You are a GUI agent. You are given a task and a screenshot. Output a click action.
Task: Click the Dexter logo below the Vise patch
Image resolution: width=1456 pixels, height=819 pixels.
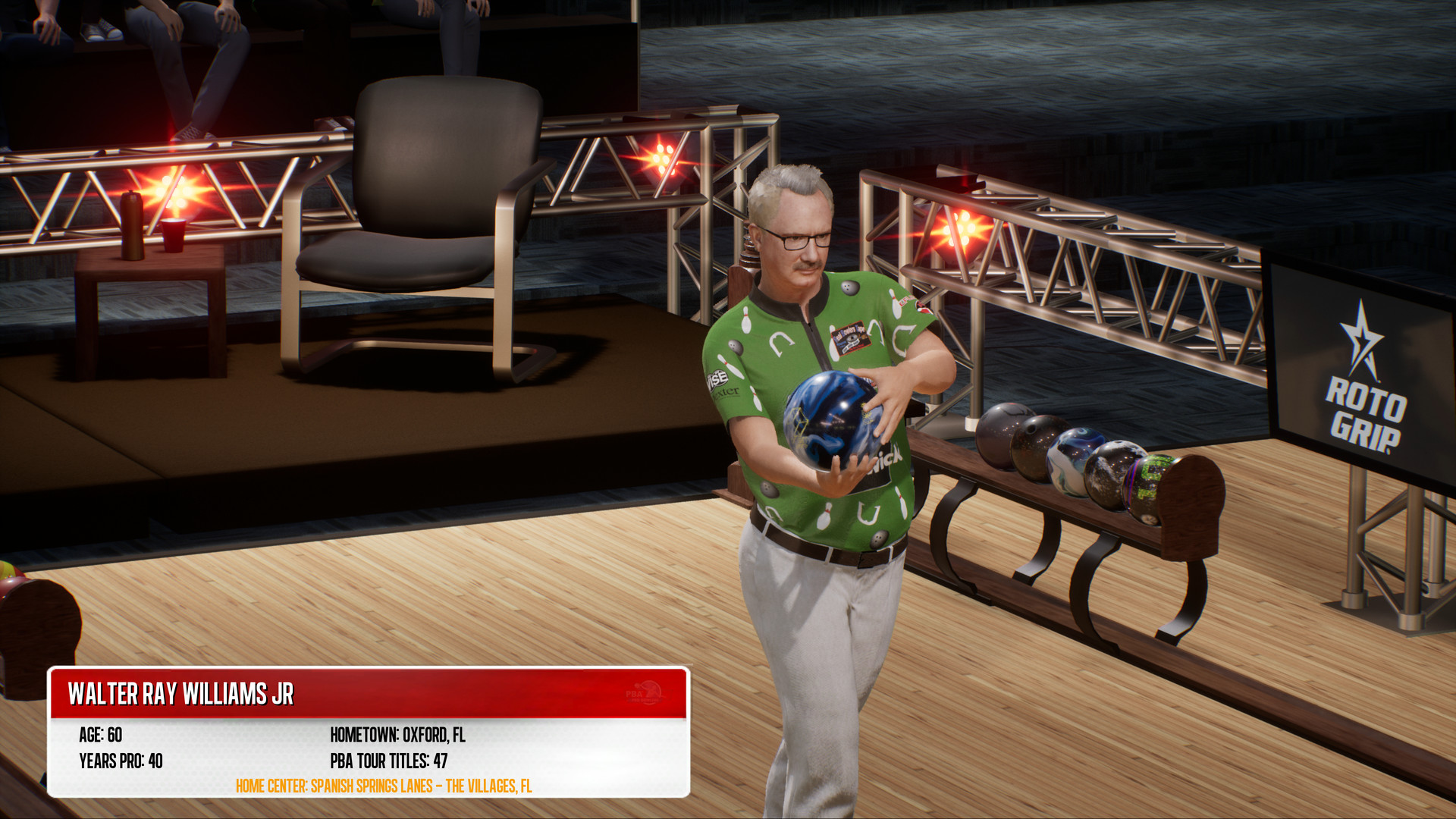coord(726,392)
